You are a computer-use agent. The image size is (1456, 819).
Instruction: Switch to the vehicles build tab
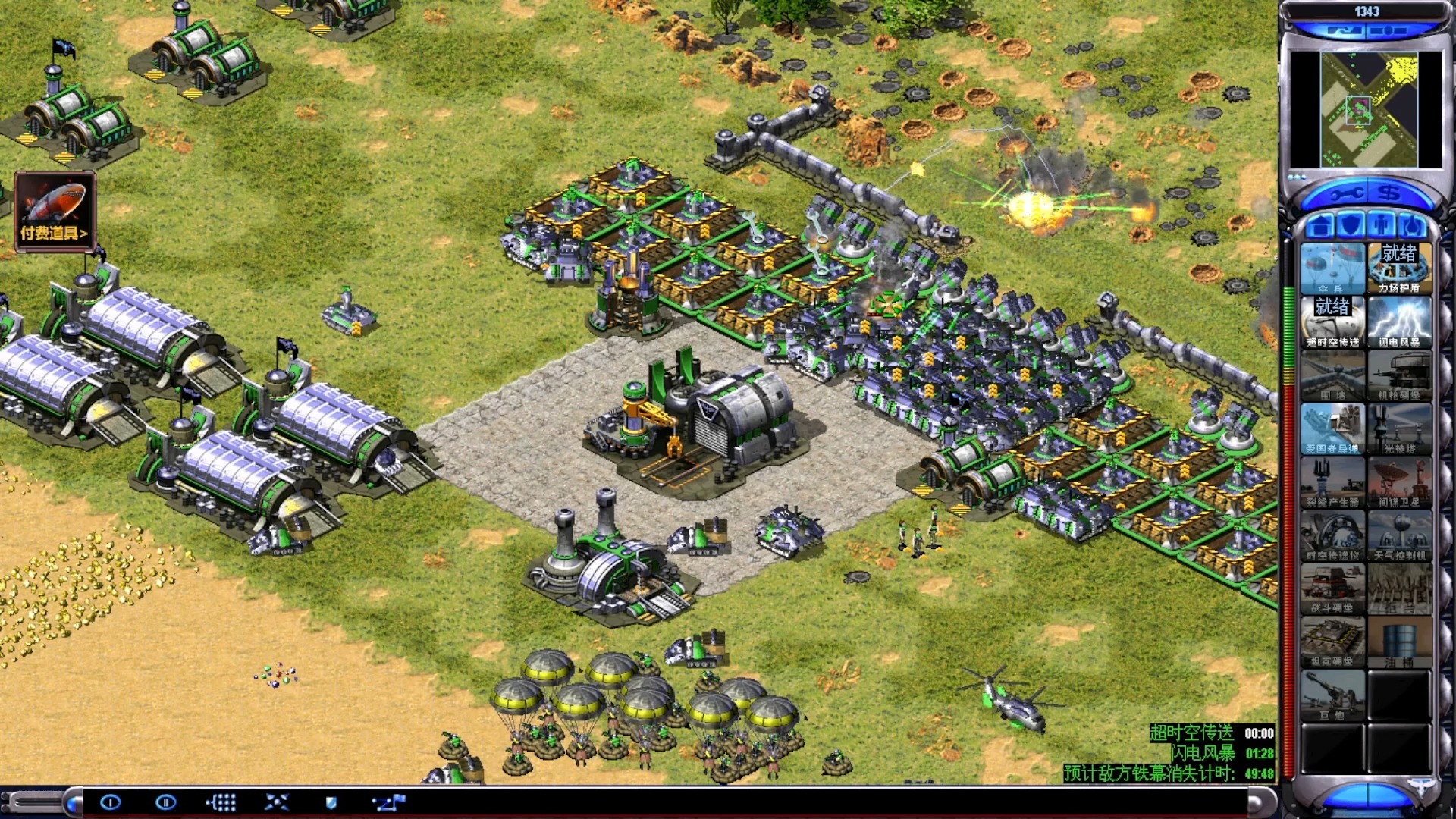point(1412,226)
